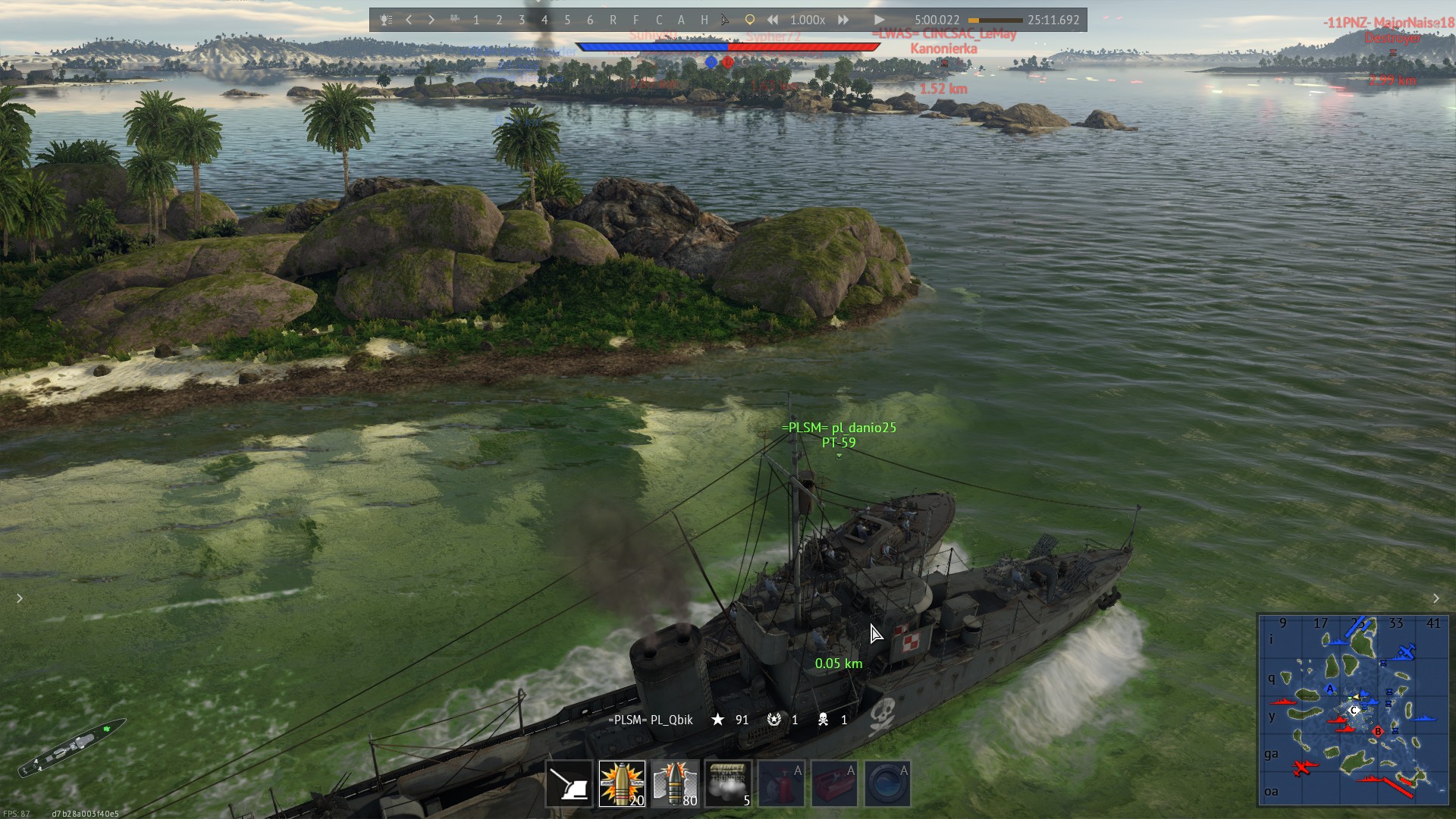The image size is (1456, 819).
Task: Speed up replay with the fast-forward arrows
Action: click(x=843, y=20)
